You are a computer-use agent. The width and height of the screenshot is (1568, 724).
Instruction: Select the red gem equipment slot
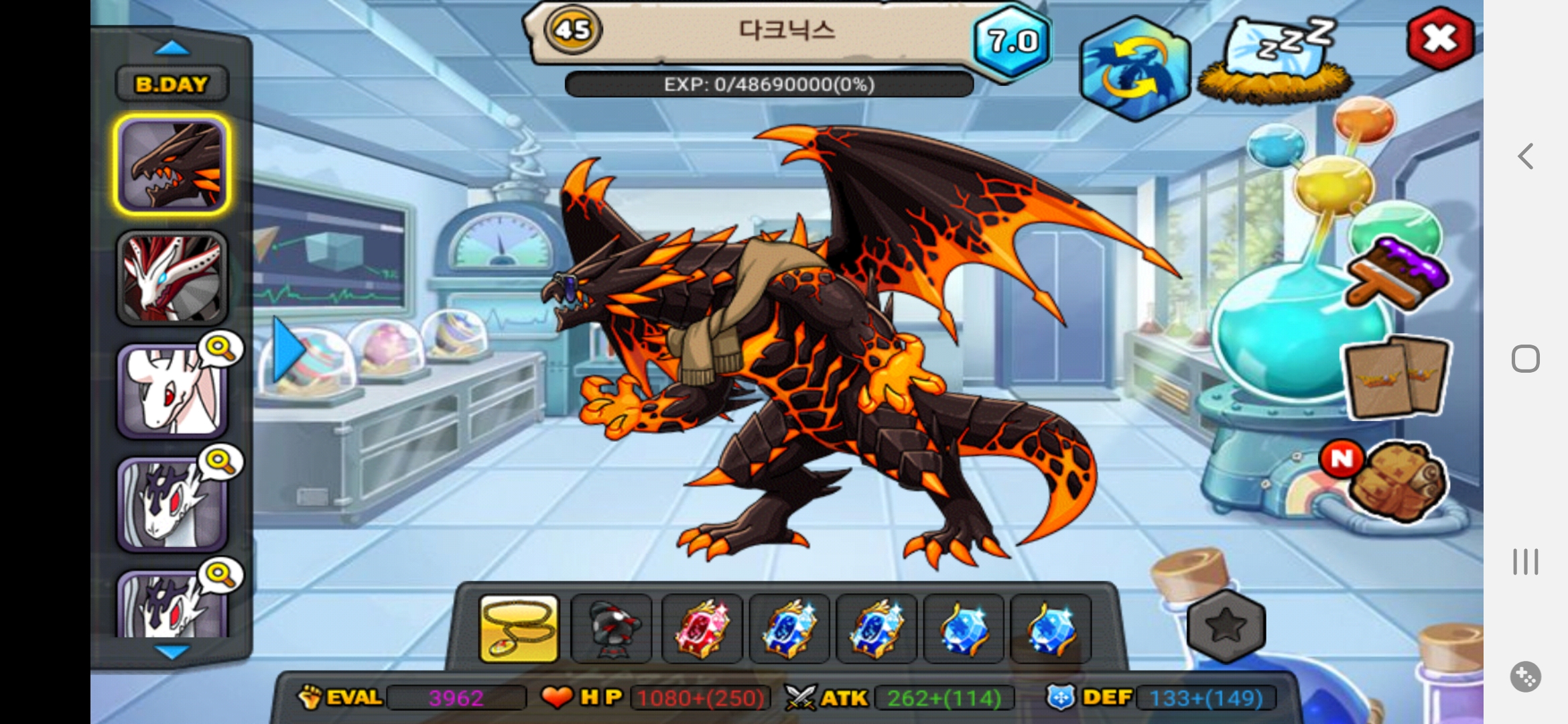pyautogui.click(x=702, y=629)
